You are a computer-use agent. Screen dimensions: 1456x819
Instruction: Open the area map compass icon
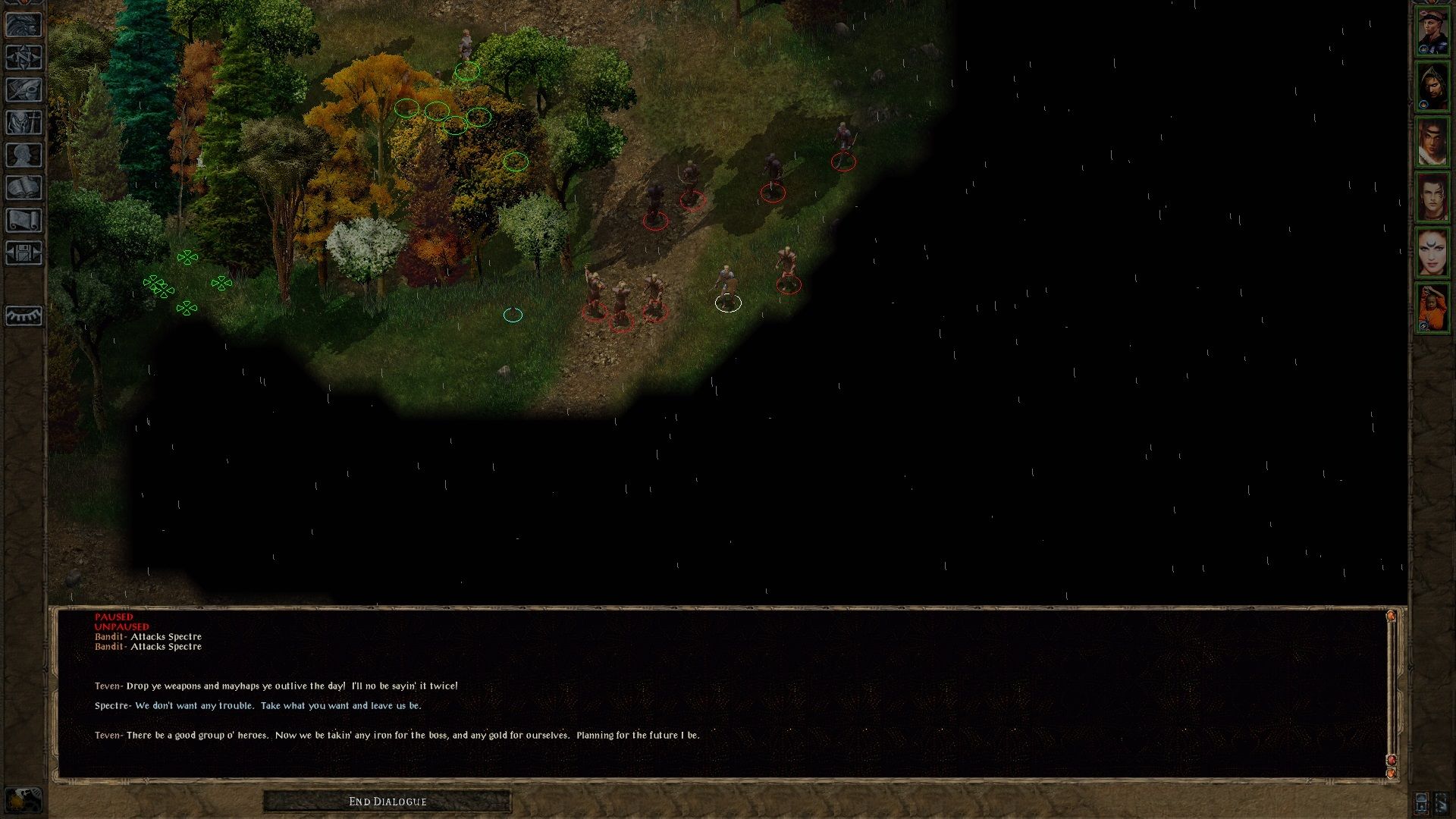pos(24,58)
